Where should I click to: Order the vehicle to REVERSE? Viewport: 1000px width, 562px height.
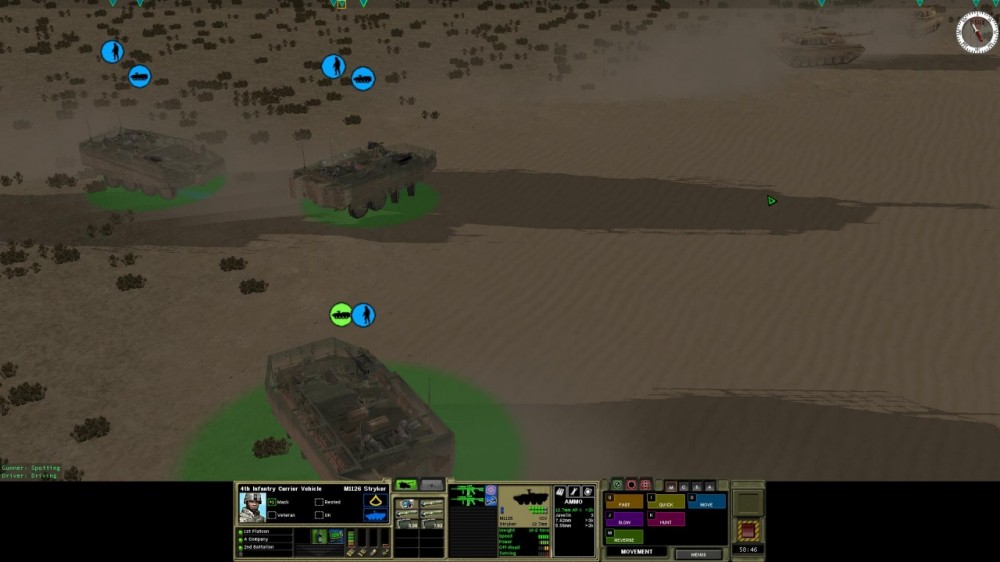coord(624,538)
